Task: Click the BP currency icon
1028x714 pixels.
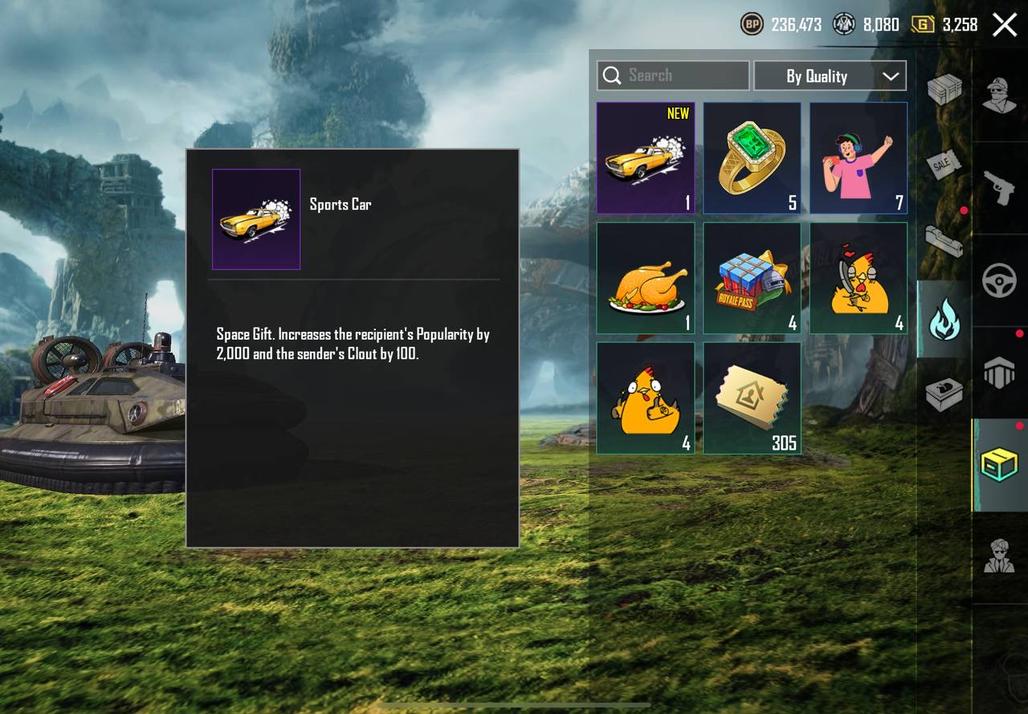Action: (x=751, y=25)
